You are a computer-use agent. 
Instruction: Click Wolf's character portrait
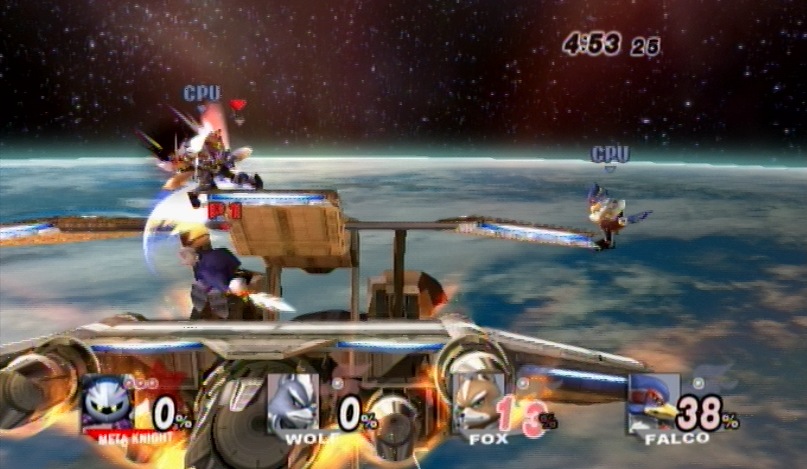[293, 402]
